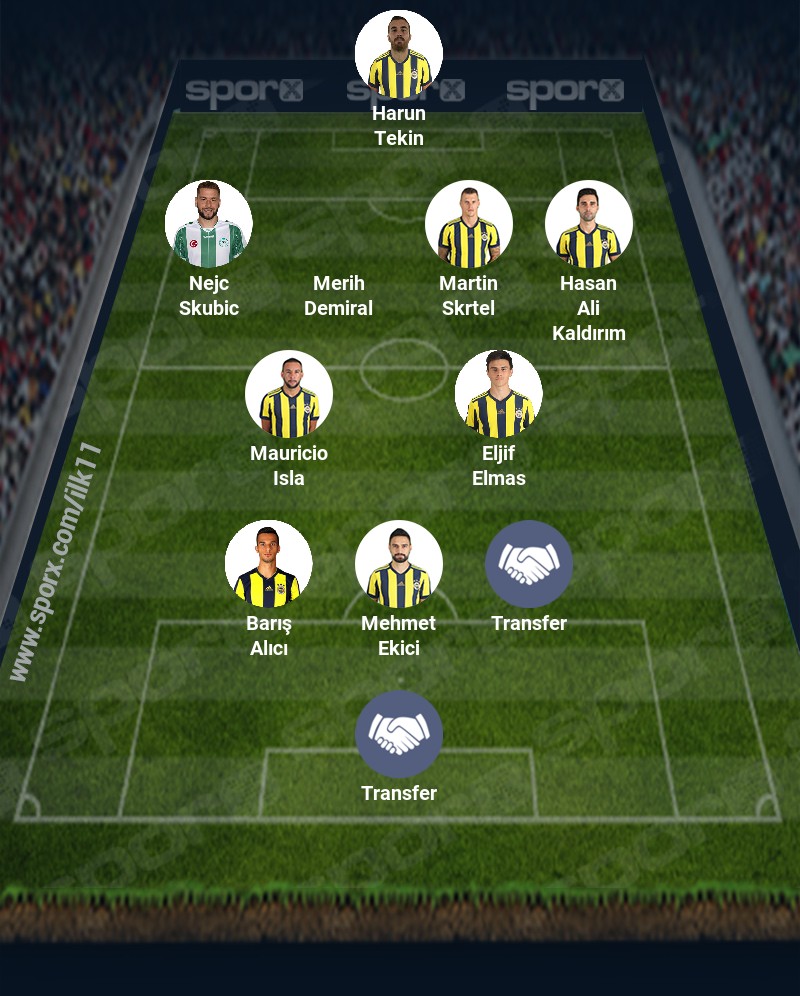Viewport: 800px width, 996px height.
Task: Pick Mehmet Ekici's player photo
Action: click(x=399, y=564)
